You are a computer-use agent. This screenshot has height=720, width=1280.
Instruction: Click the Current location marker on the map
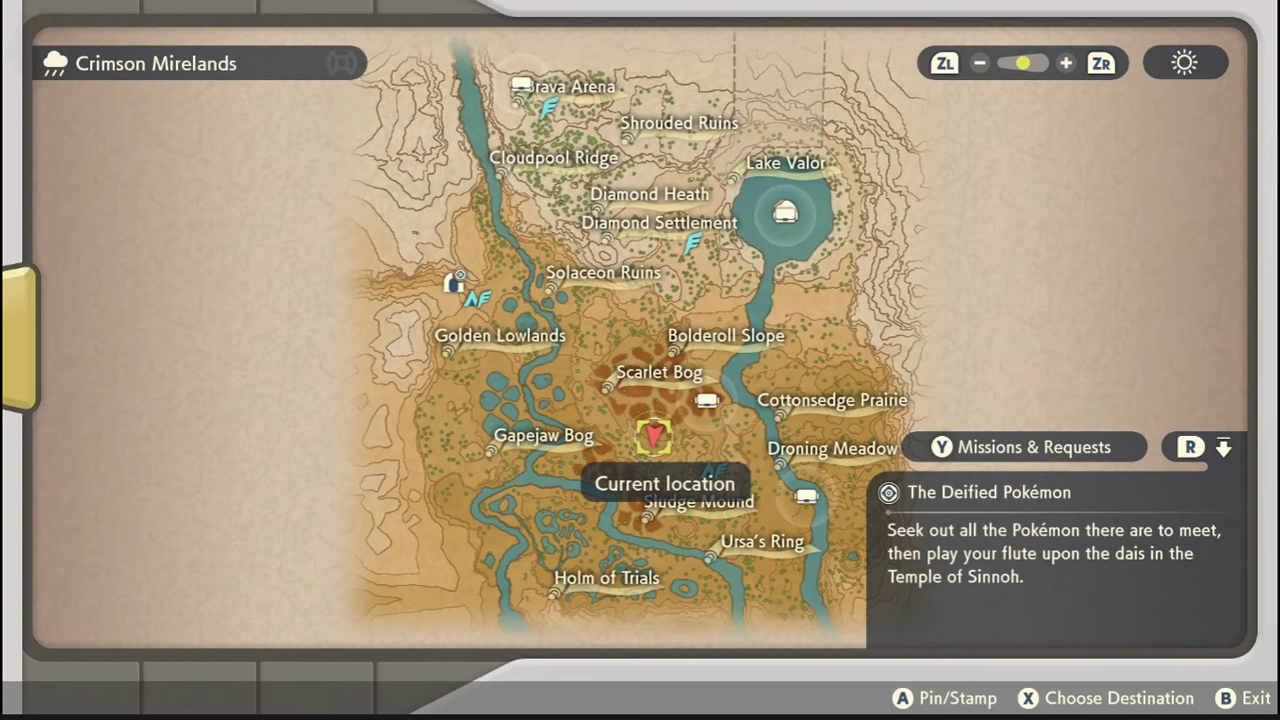tap(654, 434)
